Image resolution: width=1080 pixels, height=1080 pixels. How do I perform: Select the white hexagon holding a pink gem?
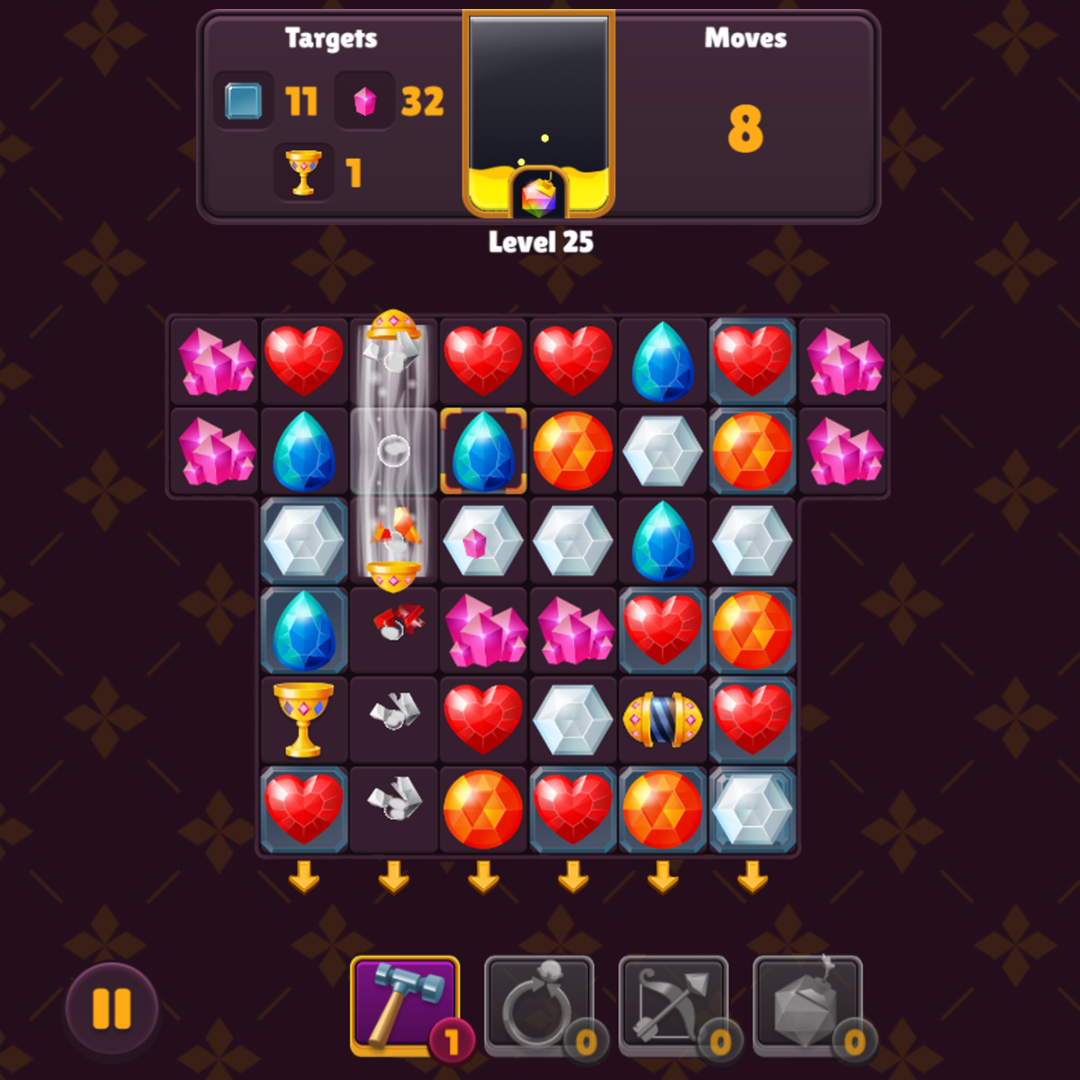(483, 541)
